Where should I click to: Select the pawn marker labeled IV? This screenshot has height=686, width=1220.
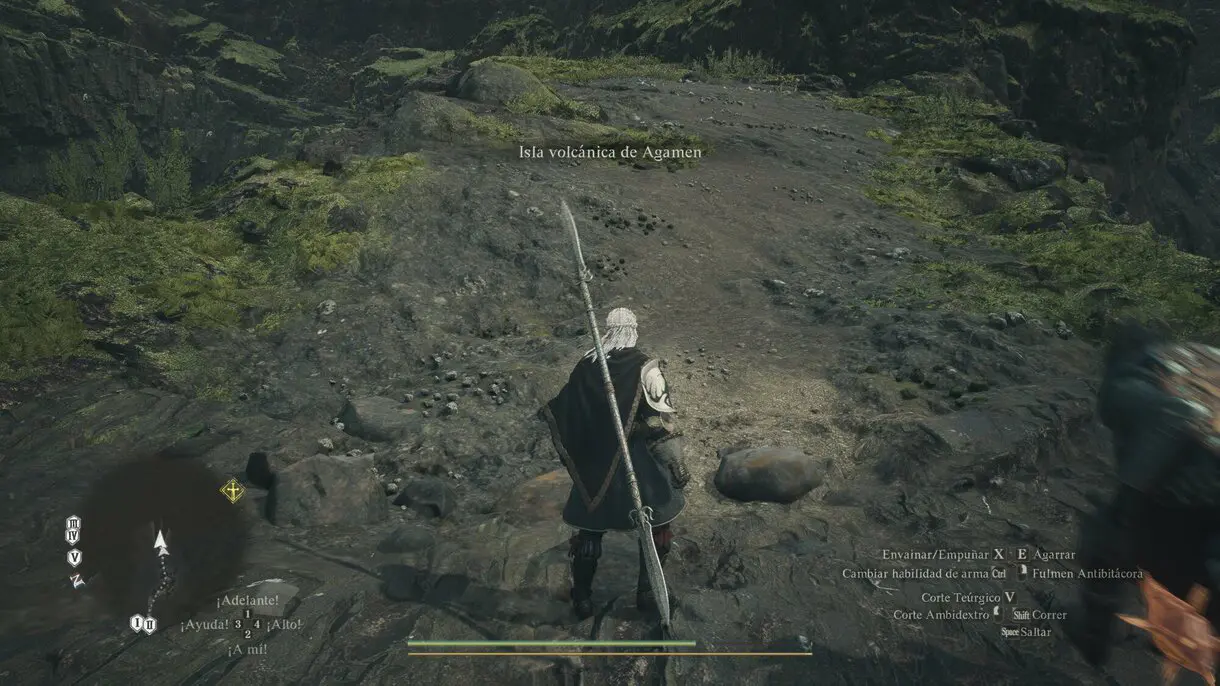(74, 538)
